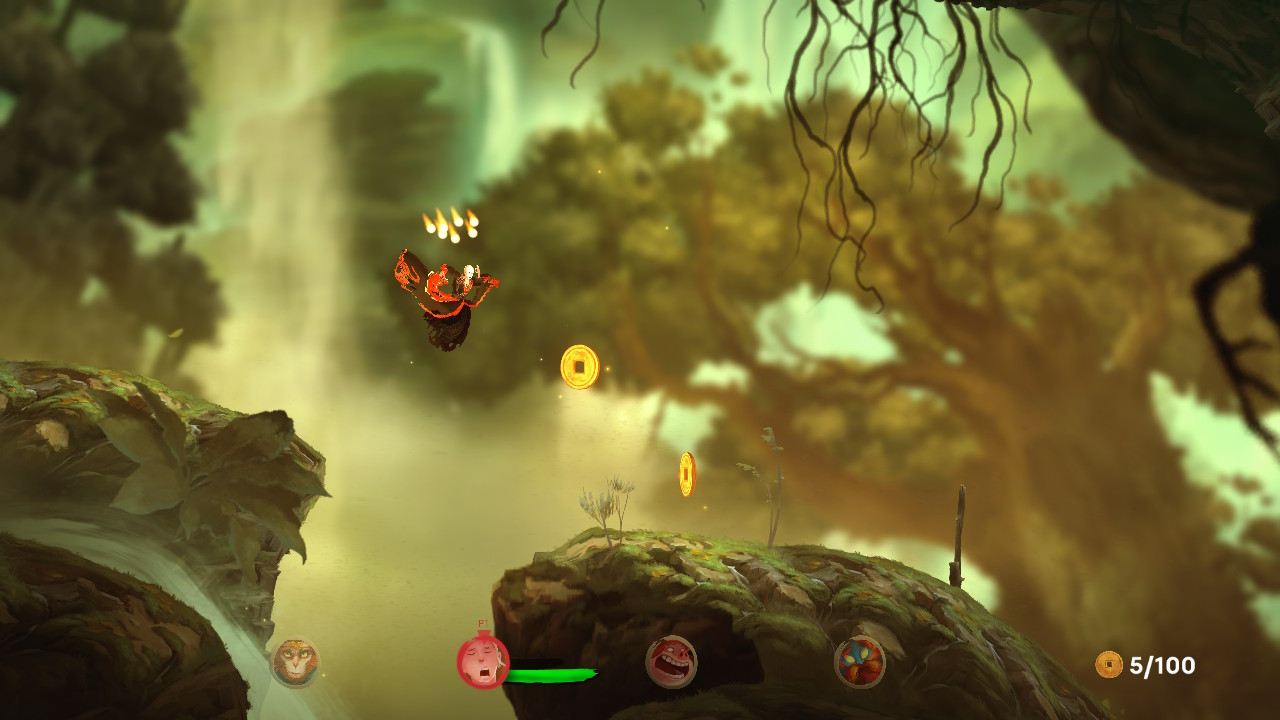Toggle the active hero to the monkey
This screenshot has height=720, width=1280.
[x=297, y=661]
